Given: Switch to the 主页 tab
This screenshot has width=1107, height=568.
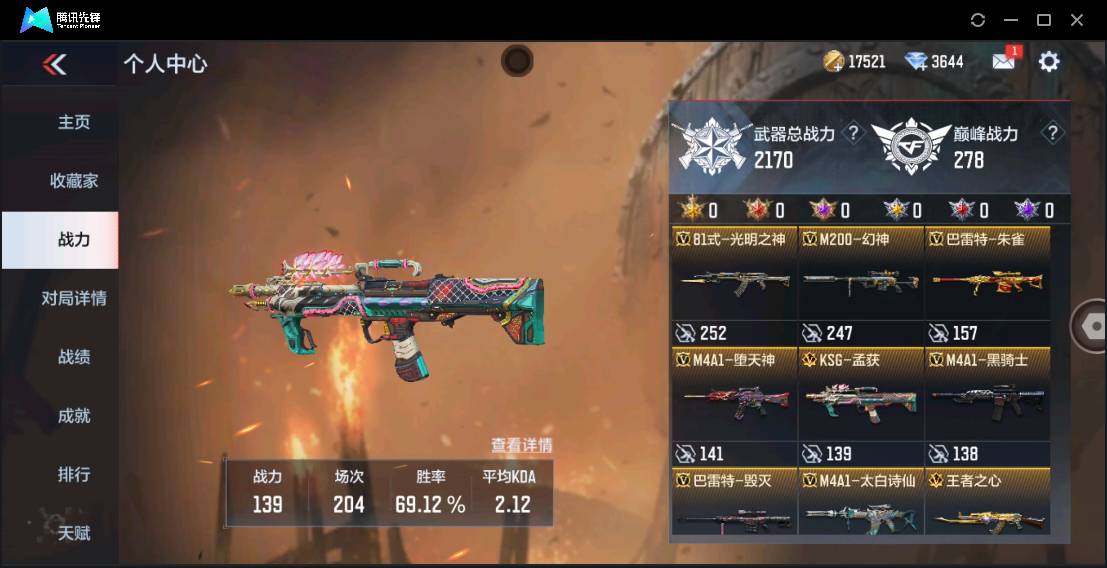Looking at the screenshot, I should 74,122.
